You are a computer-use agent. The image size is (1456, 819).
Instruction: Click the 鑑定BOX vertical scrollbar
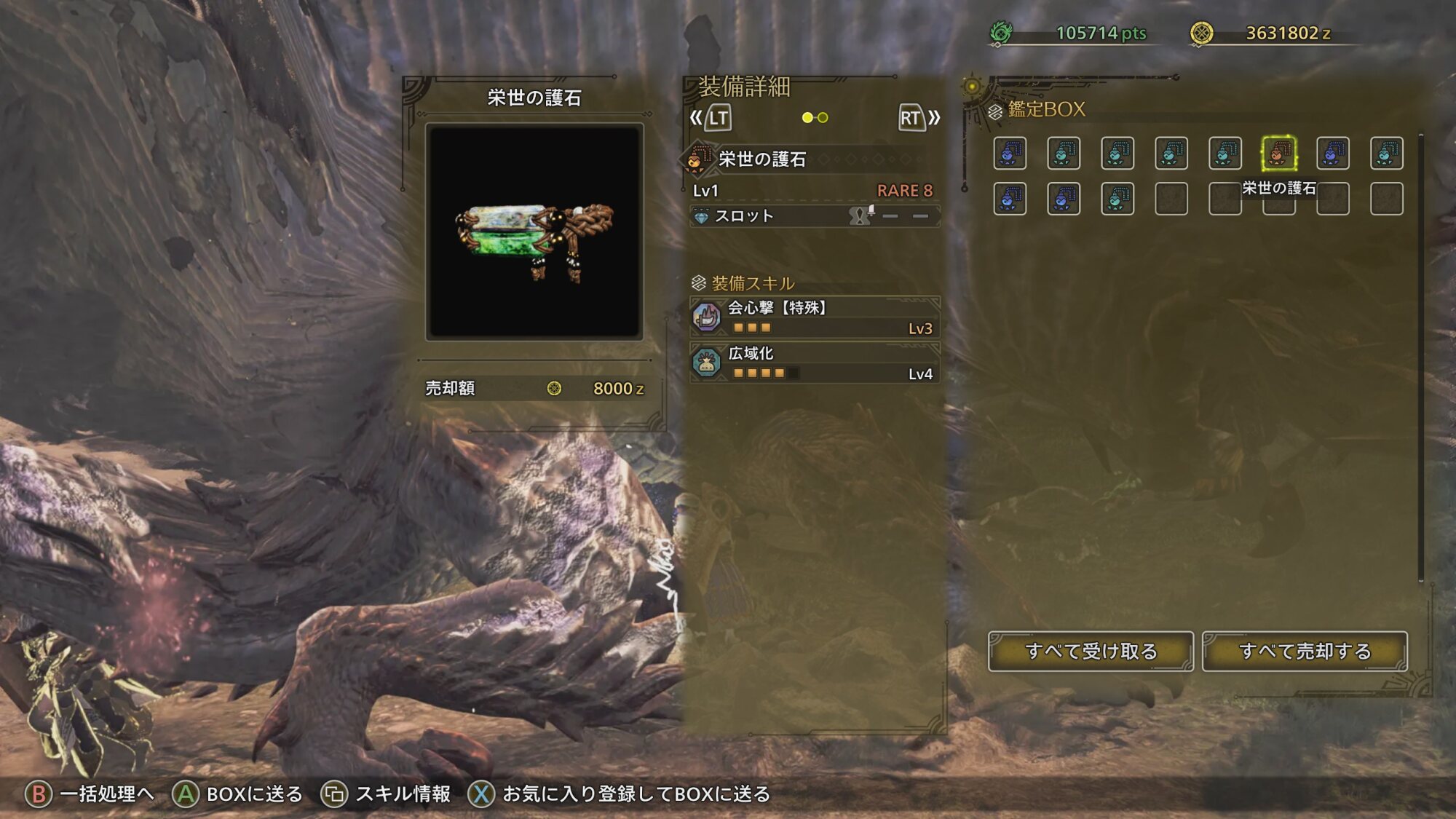(x=1420, y=357)
